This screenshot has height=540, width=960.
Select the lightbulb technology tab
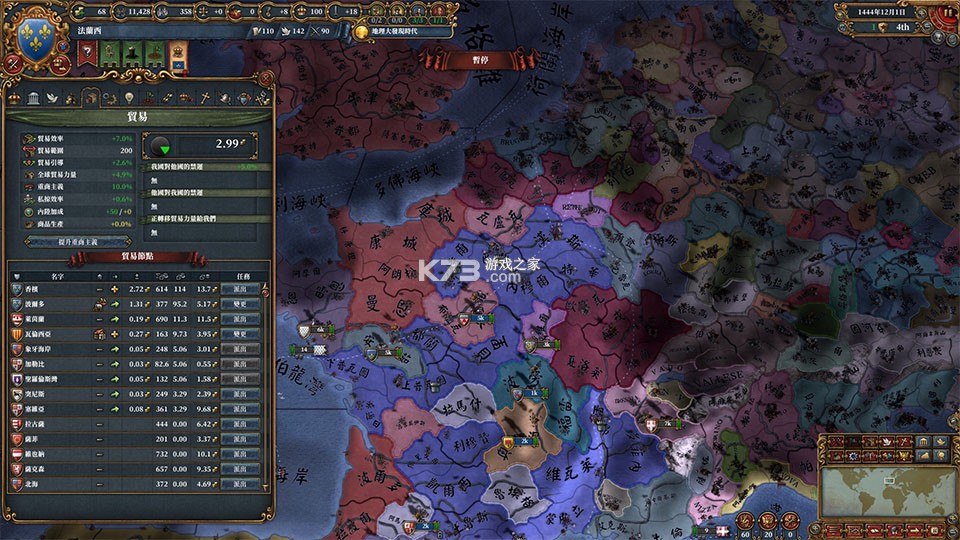pos(128,98)
